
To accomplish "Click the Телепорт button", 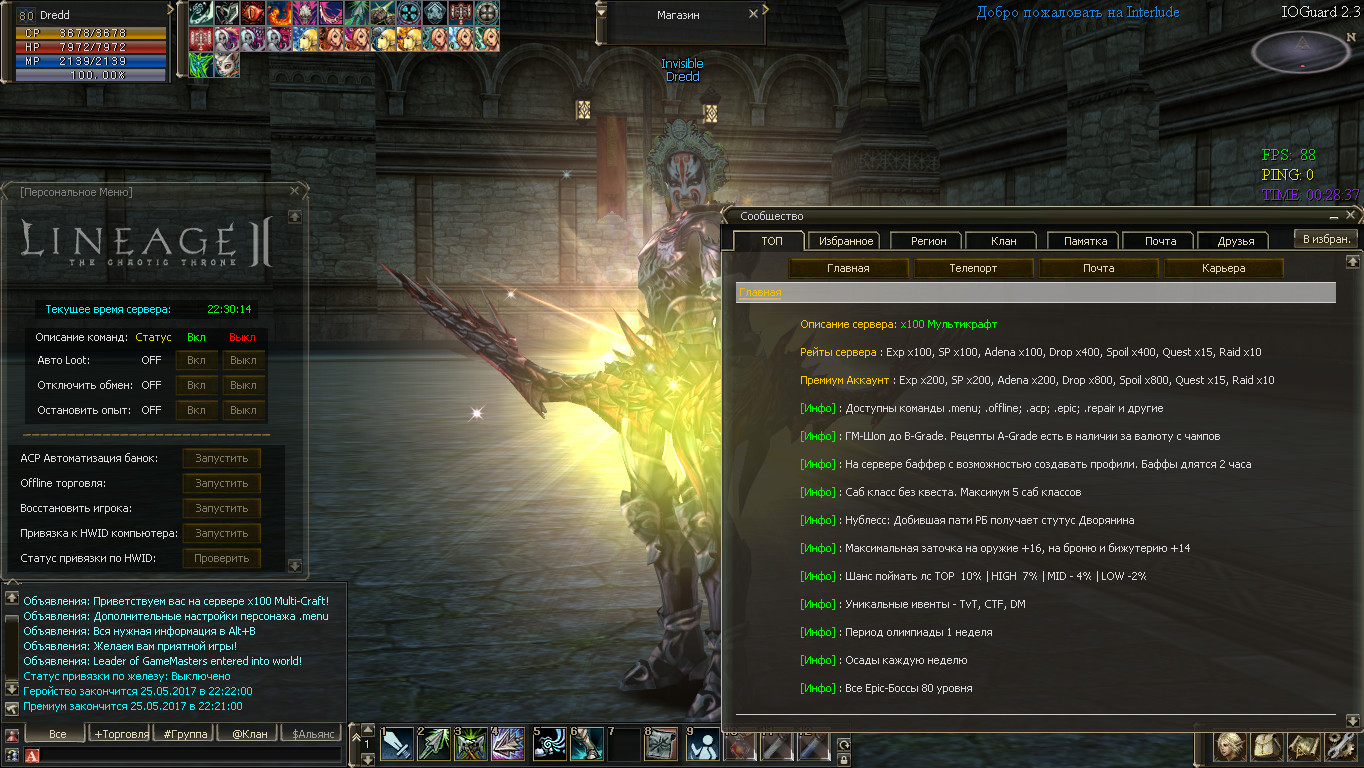I will (973, 268).
